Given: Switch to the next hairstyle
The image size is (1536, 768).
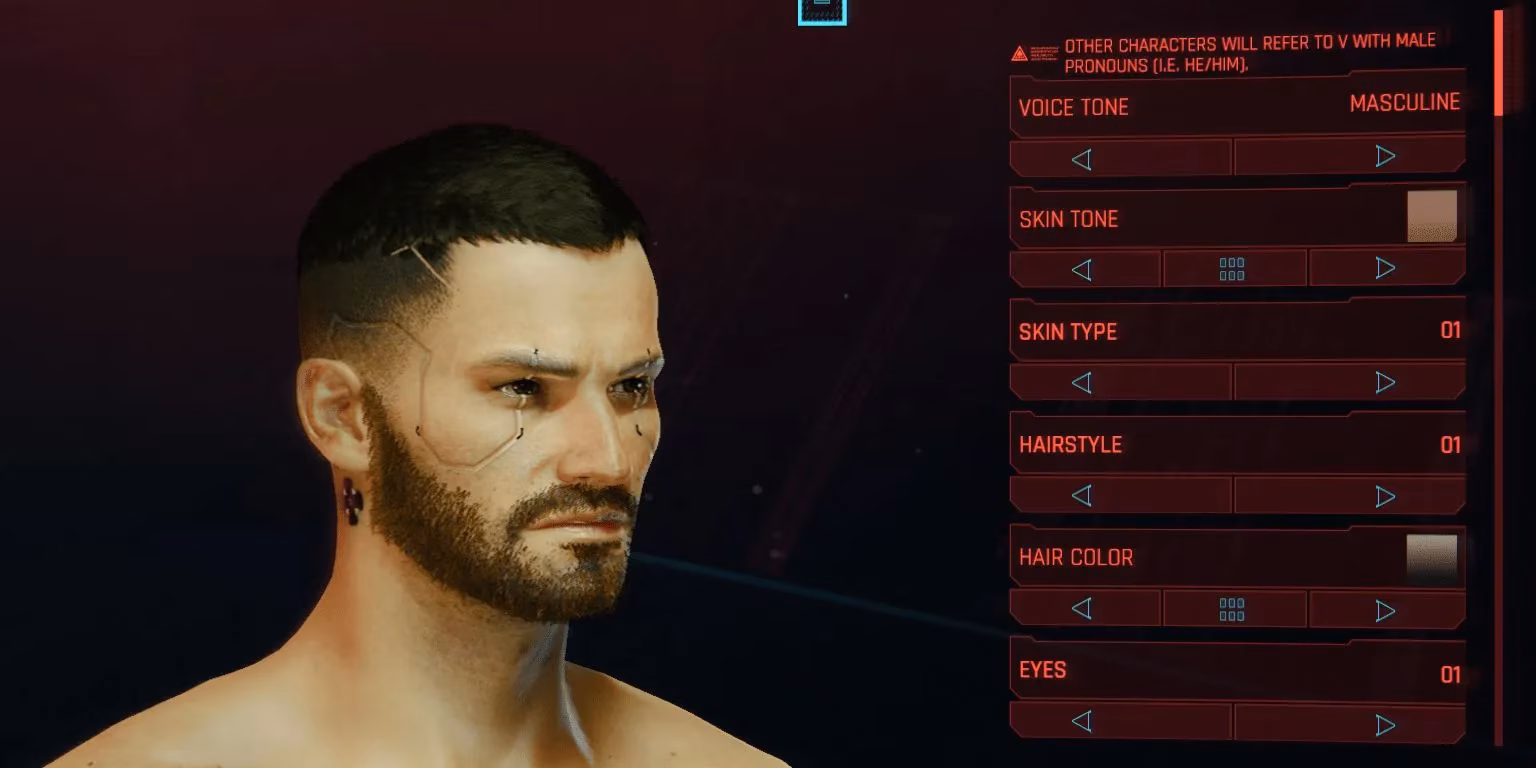Looking at the screenshot, I should (x=1386, y=495).
